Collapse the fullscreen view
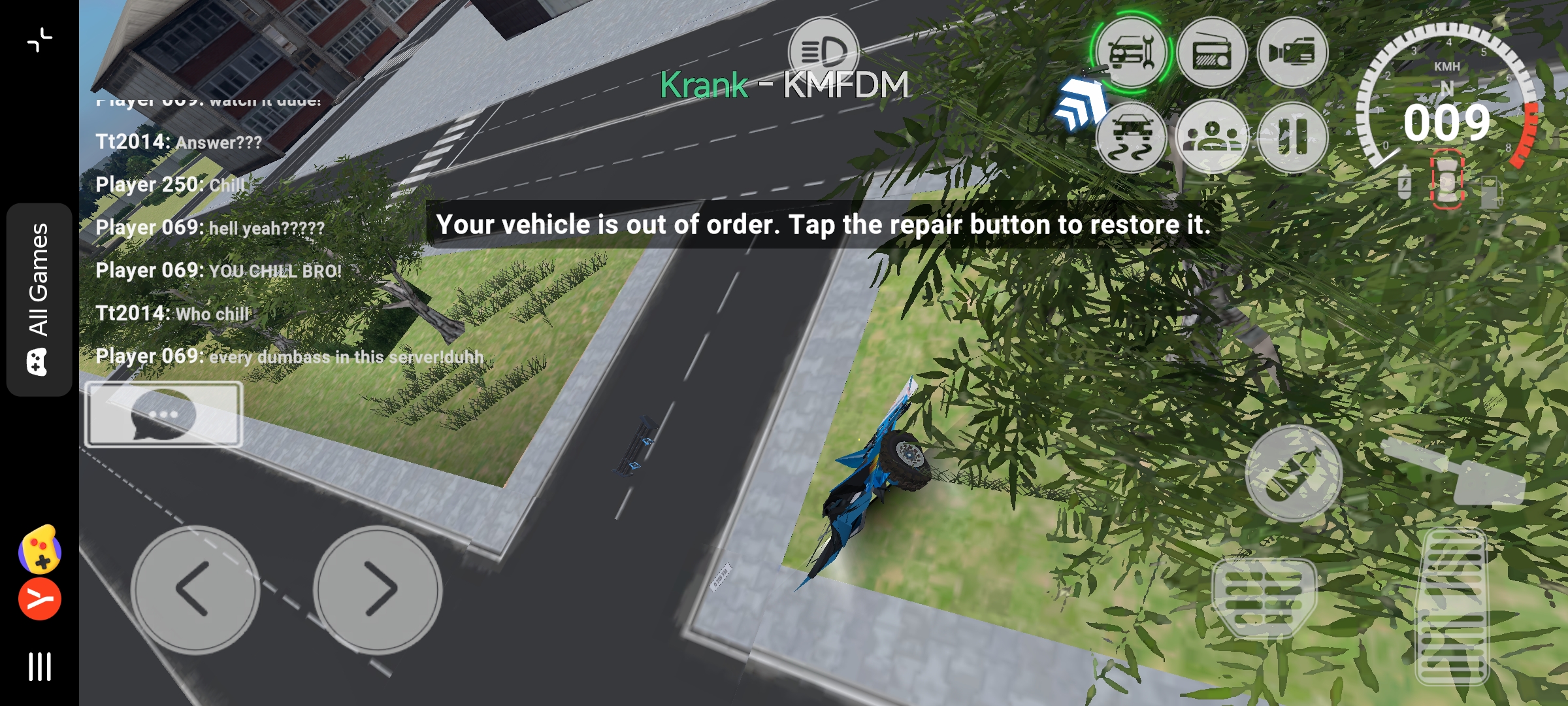1568x706 pixels. click(x=39, y=39)
